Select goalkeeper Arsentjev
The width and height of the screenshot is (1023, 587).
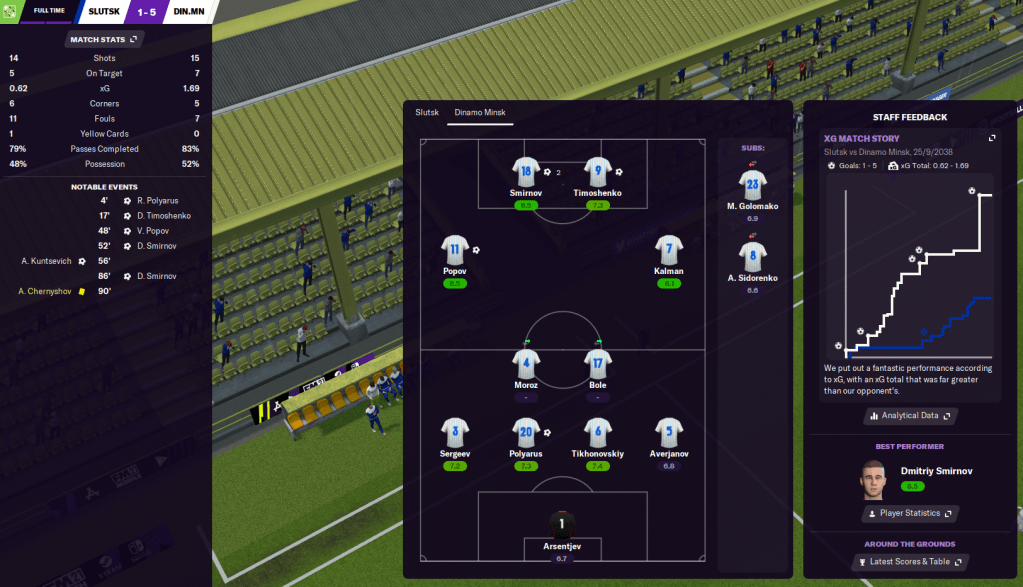point(561,524)
